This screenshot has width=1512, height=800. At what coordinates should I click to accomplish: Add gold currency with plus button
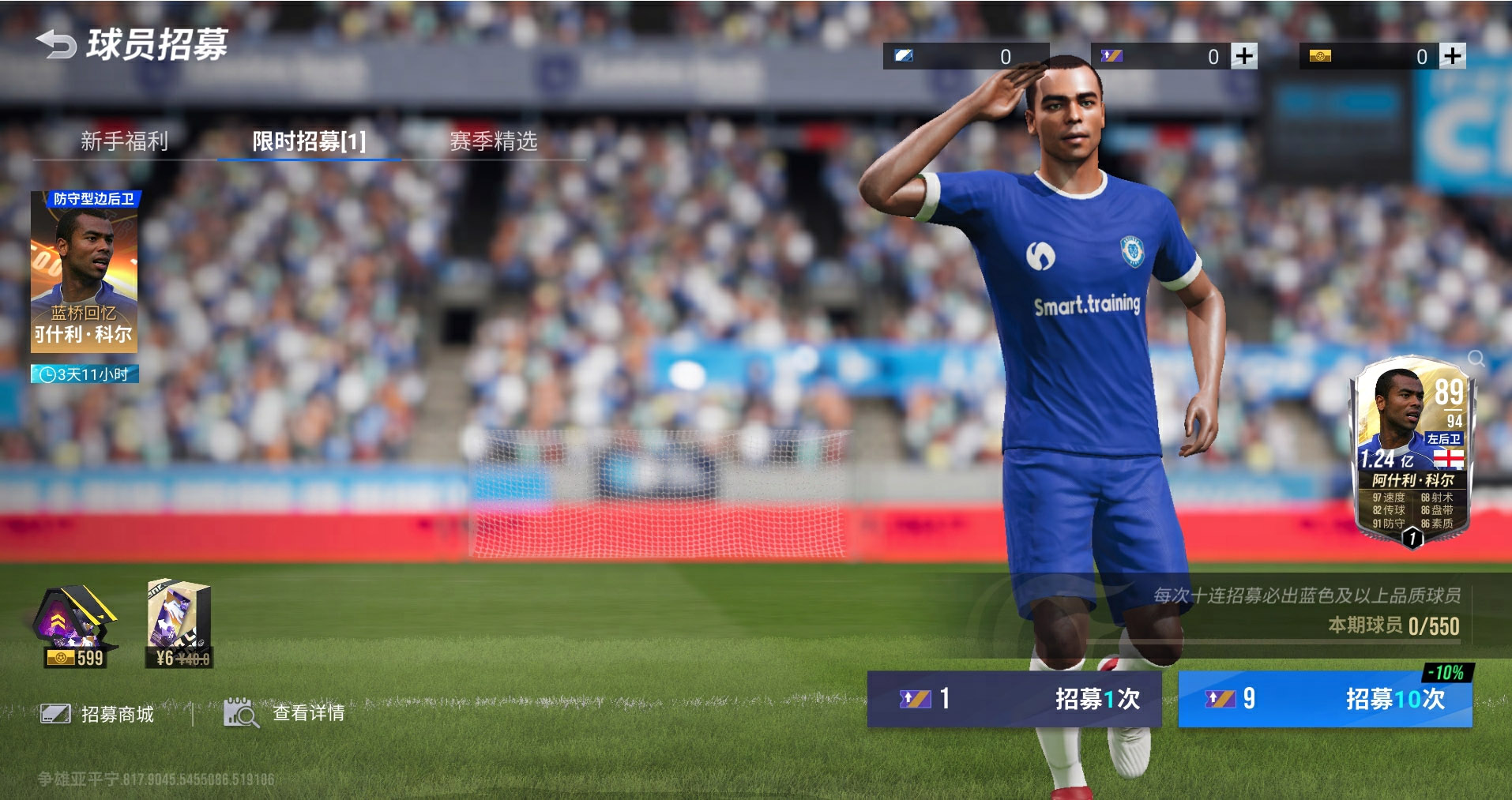click(1453, 56)
